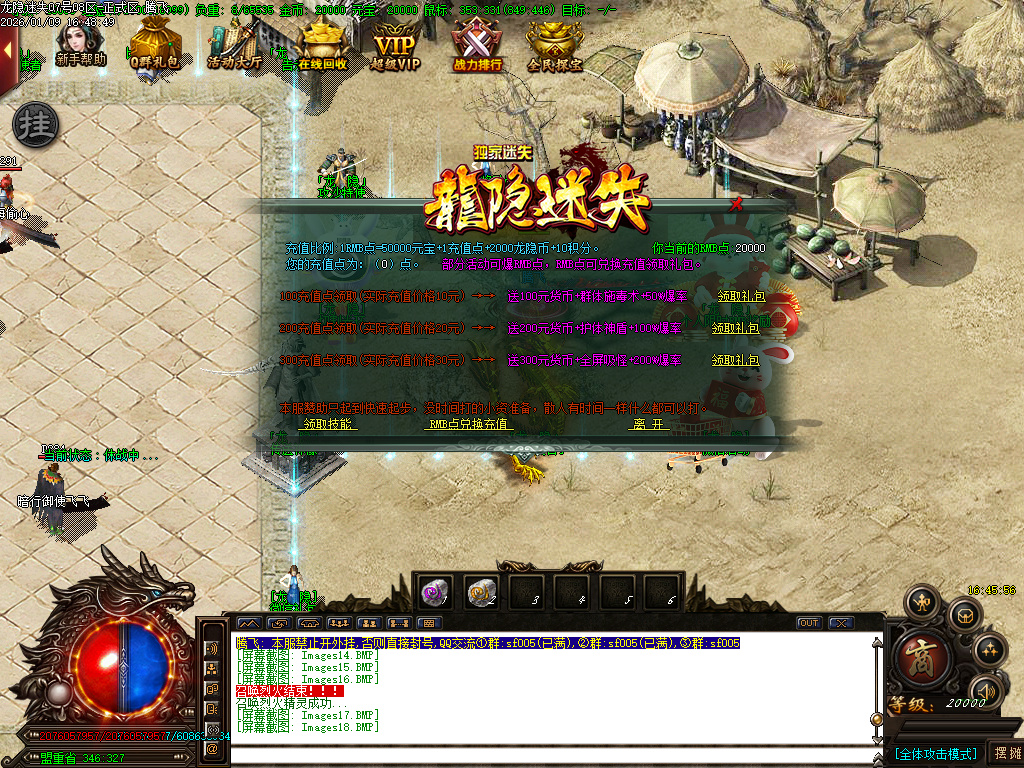The width and height of the screenshot is (1024, 768).
Task: Open the 活动大厅 activity hall
Action: 234,46
